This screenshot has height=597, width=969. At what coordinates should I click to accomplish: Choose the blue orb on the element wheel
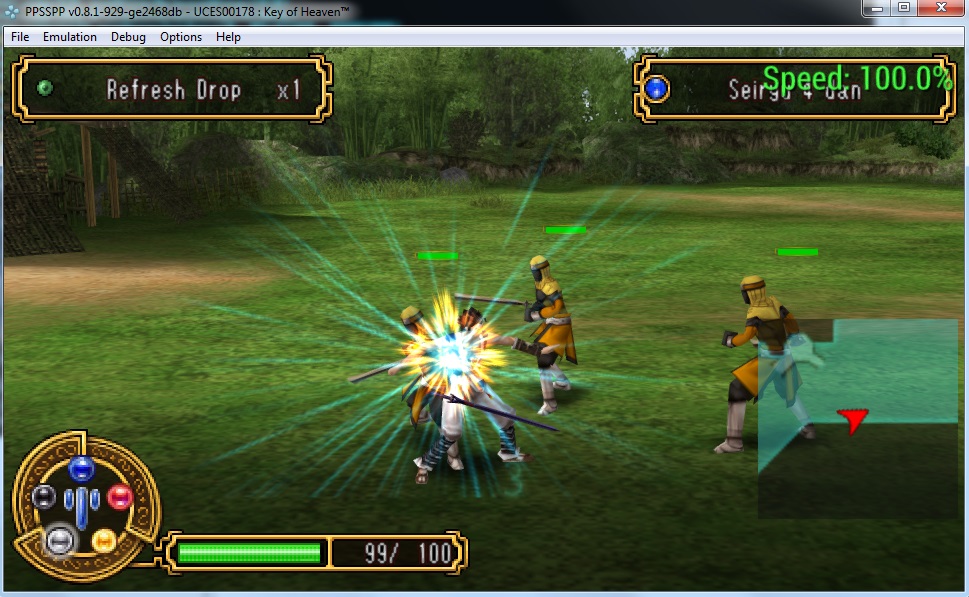81,468
